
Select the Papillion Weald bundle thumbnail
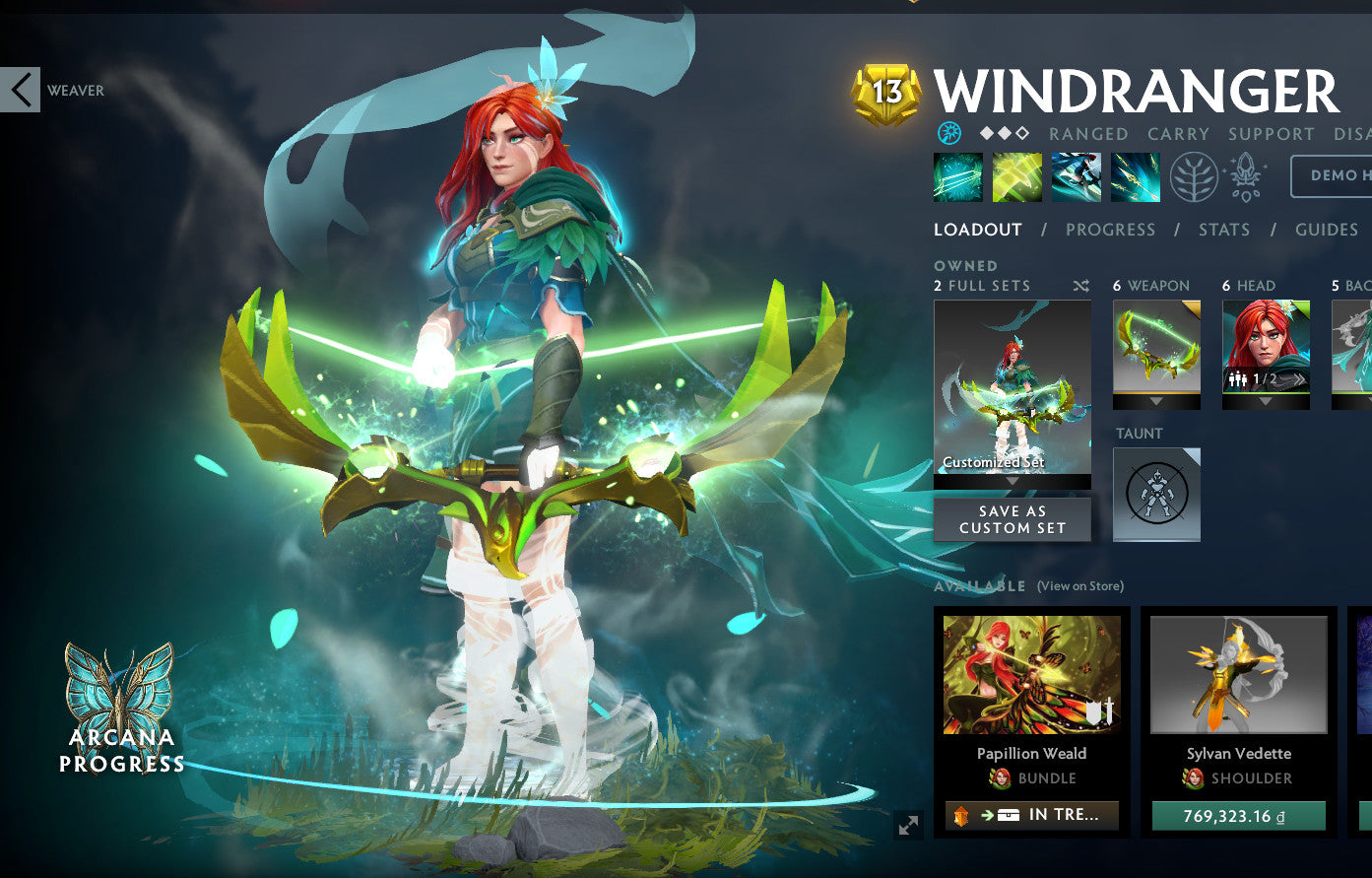tap(1030, 674)
